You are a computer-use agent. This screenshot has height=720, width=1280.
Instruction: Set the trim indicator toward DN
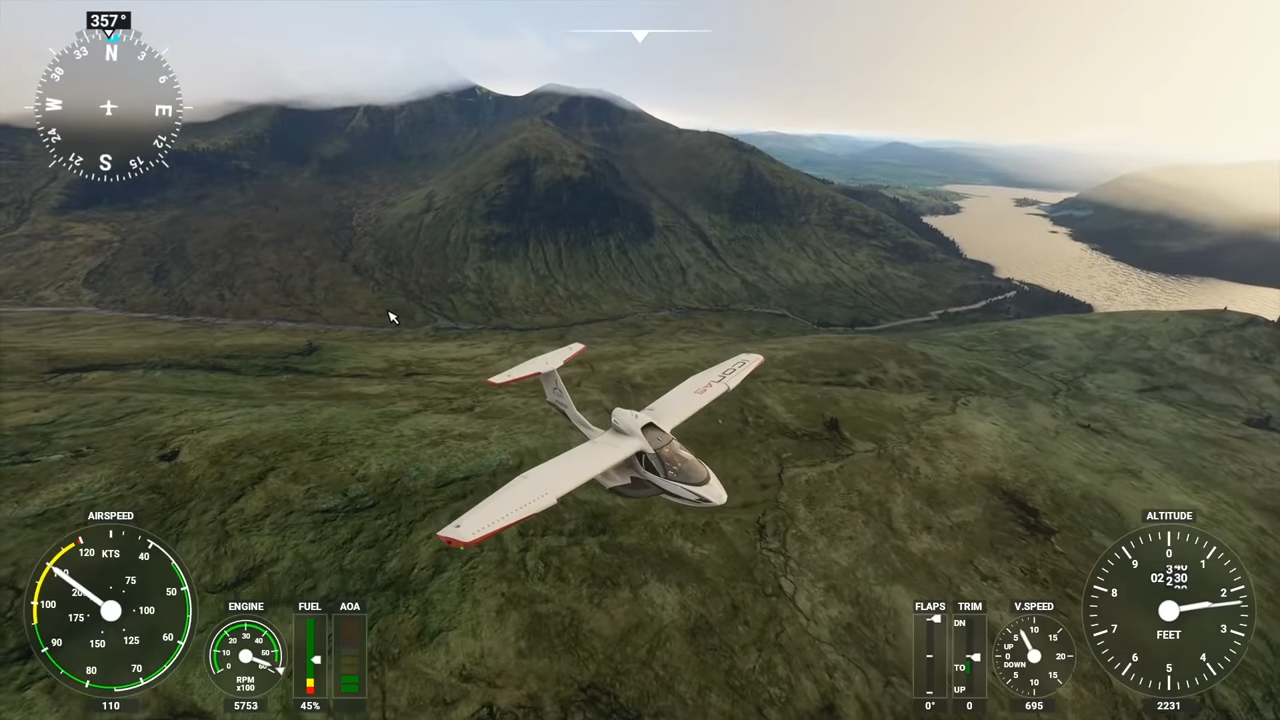click(959, 622)
